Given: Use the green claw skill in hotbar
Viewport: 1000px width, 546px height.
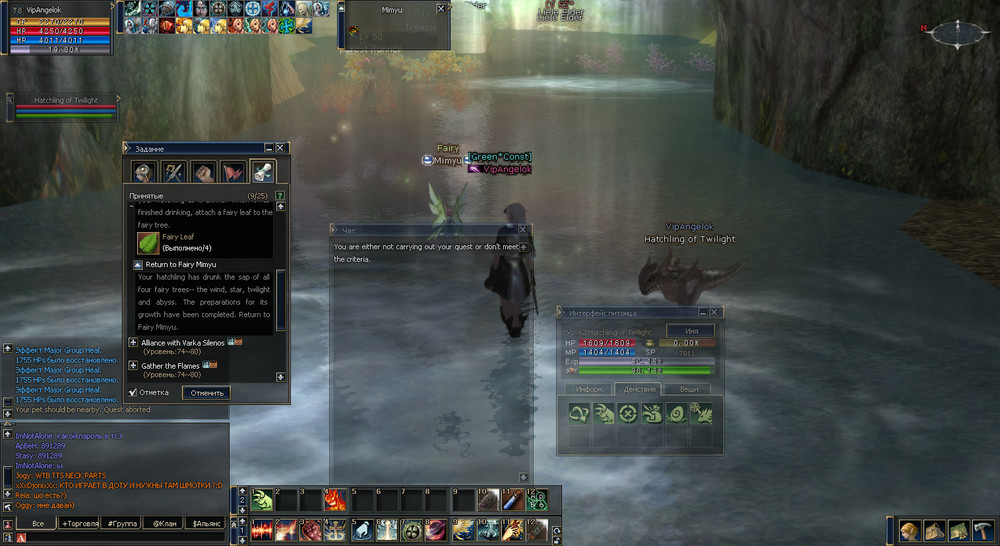Looking at the screenshot, I should coord(262,501).
